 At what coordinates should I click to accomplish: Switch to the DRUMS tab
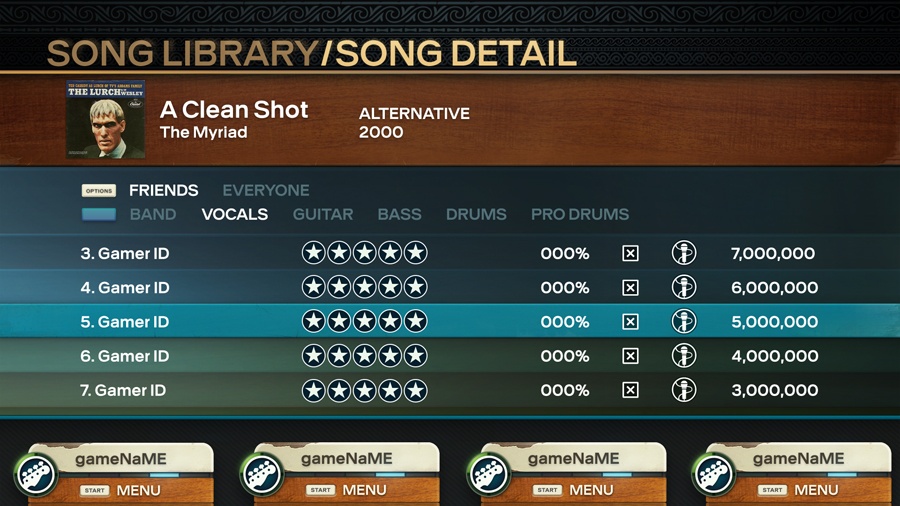[476, 214]
